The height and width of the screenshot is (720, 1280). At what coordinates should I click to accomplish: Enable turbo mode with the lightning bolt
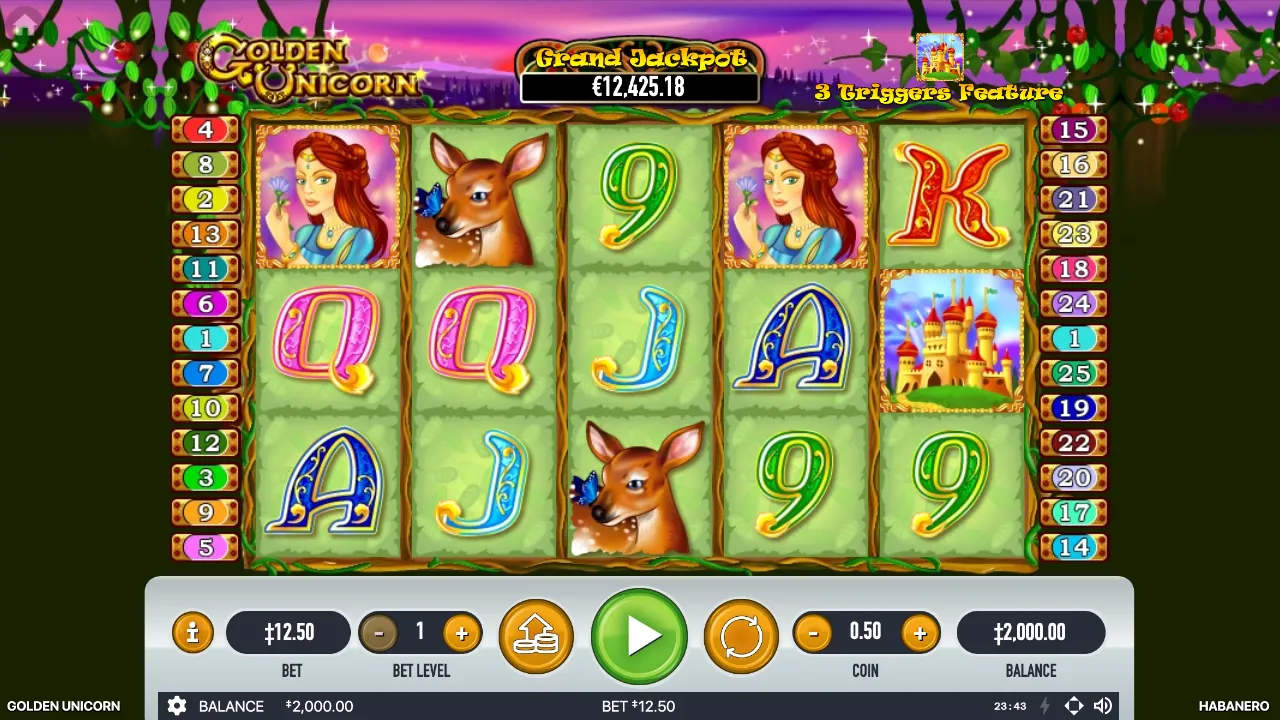(1045, 706)
